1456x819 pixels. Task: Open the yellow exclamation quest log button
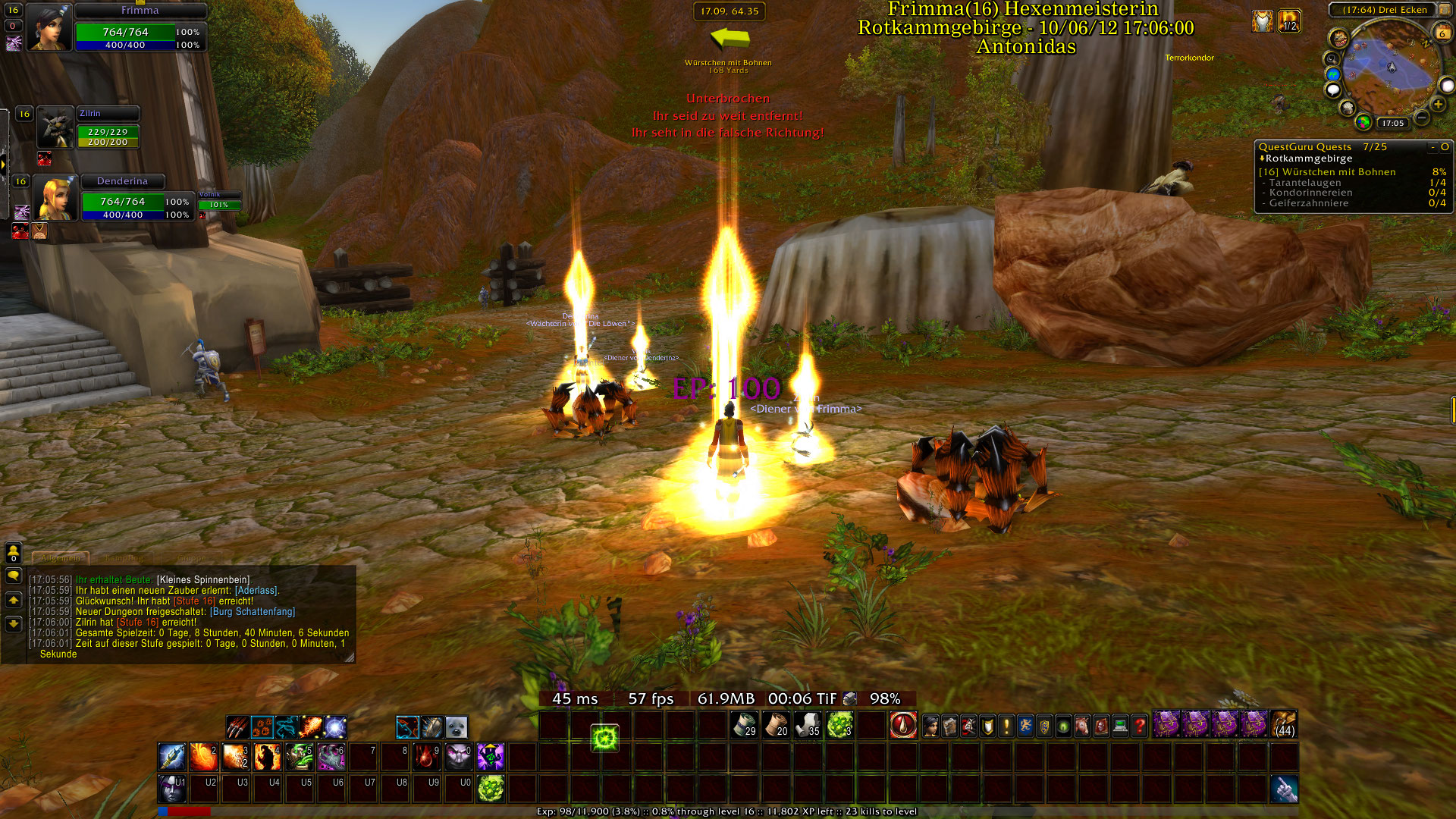(1006, 726)
